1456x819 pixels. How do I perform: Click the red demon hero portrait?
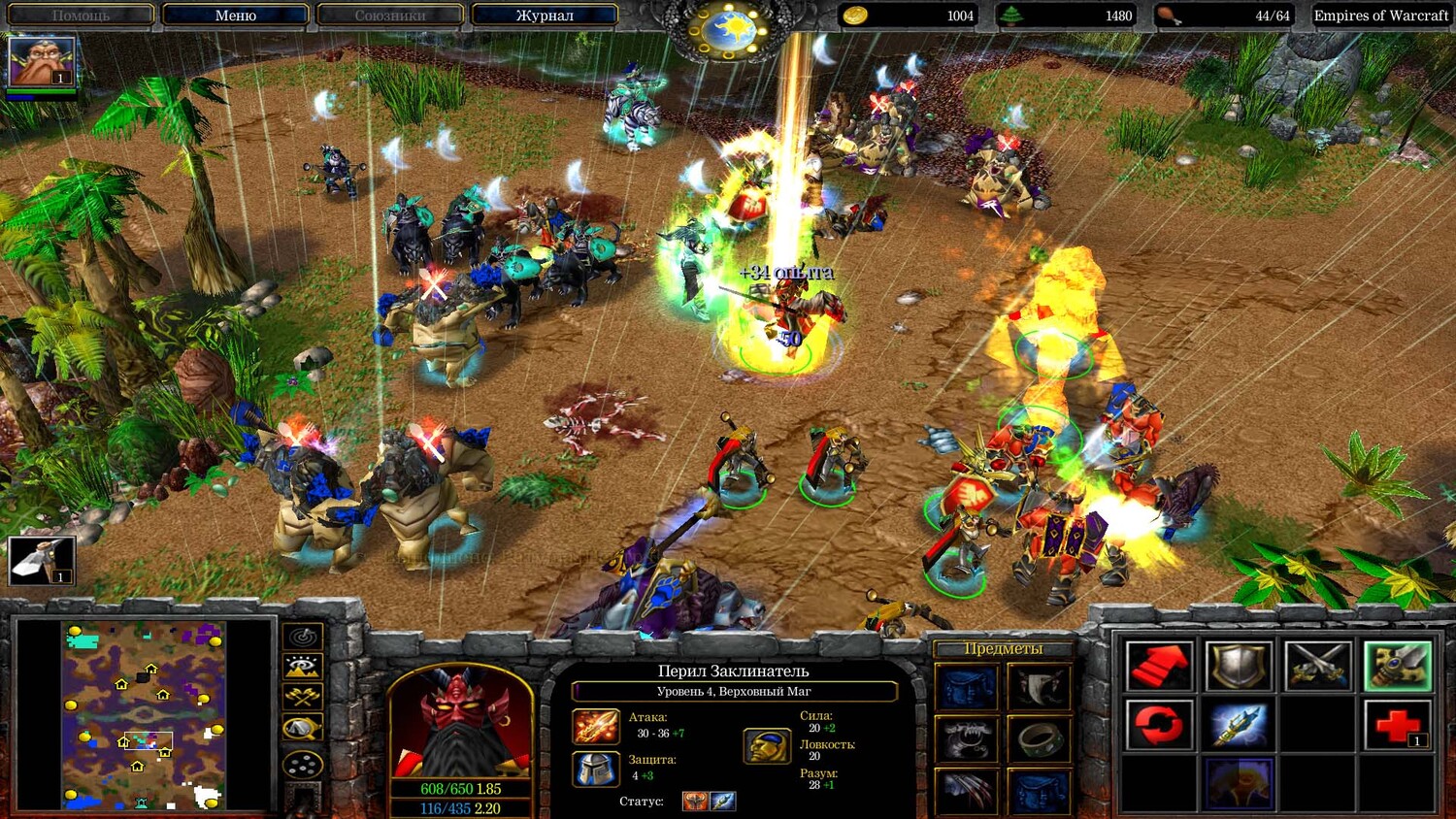(460, 723)
